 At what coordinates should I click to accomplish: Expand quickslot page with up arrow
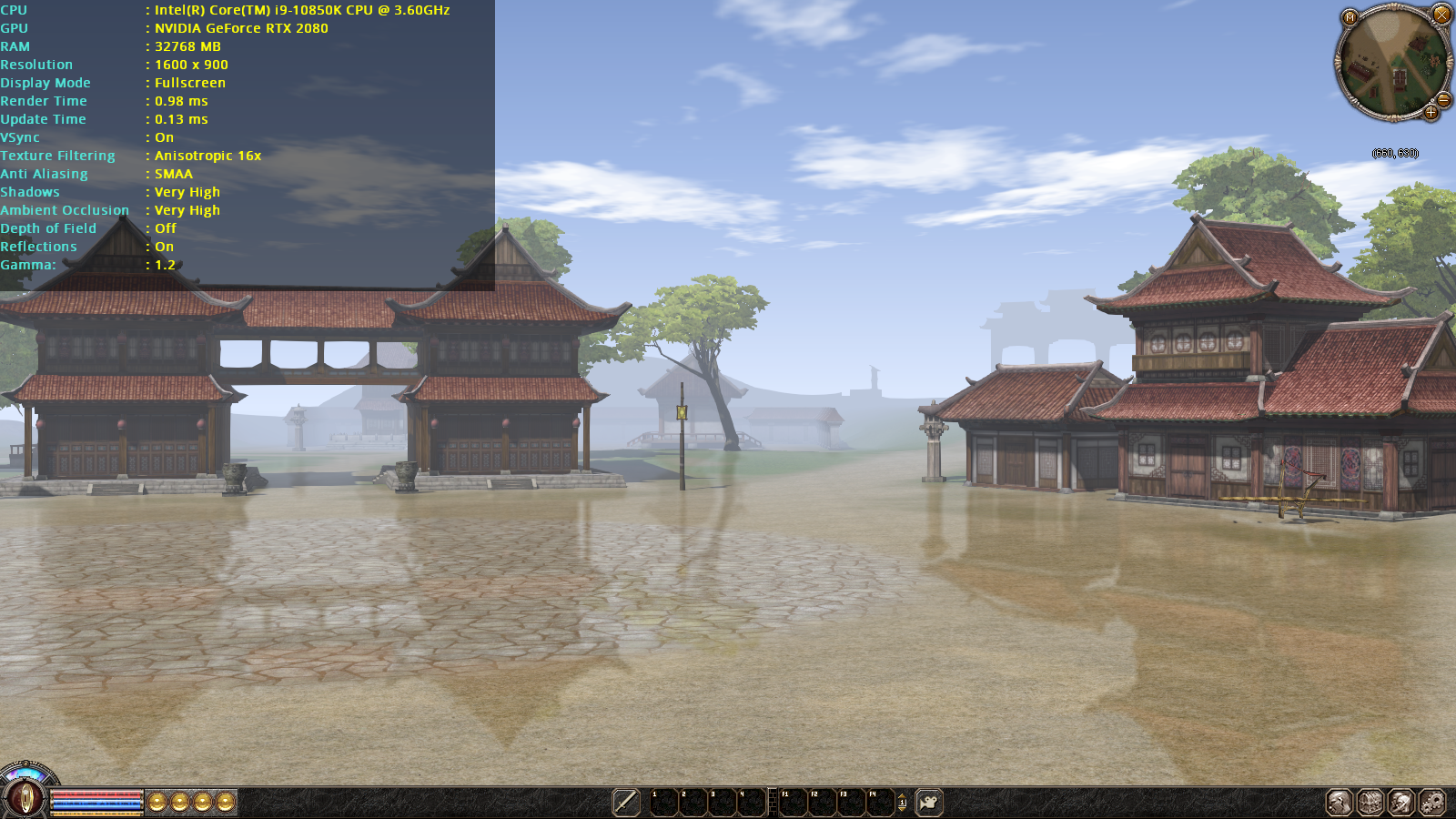point(903,795)
